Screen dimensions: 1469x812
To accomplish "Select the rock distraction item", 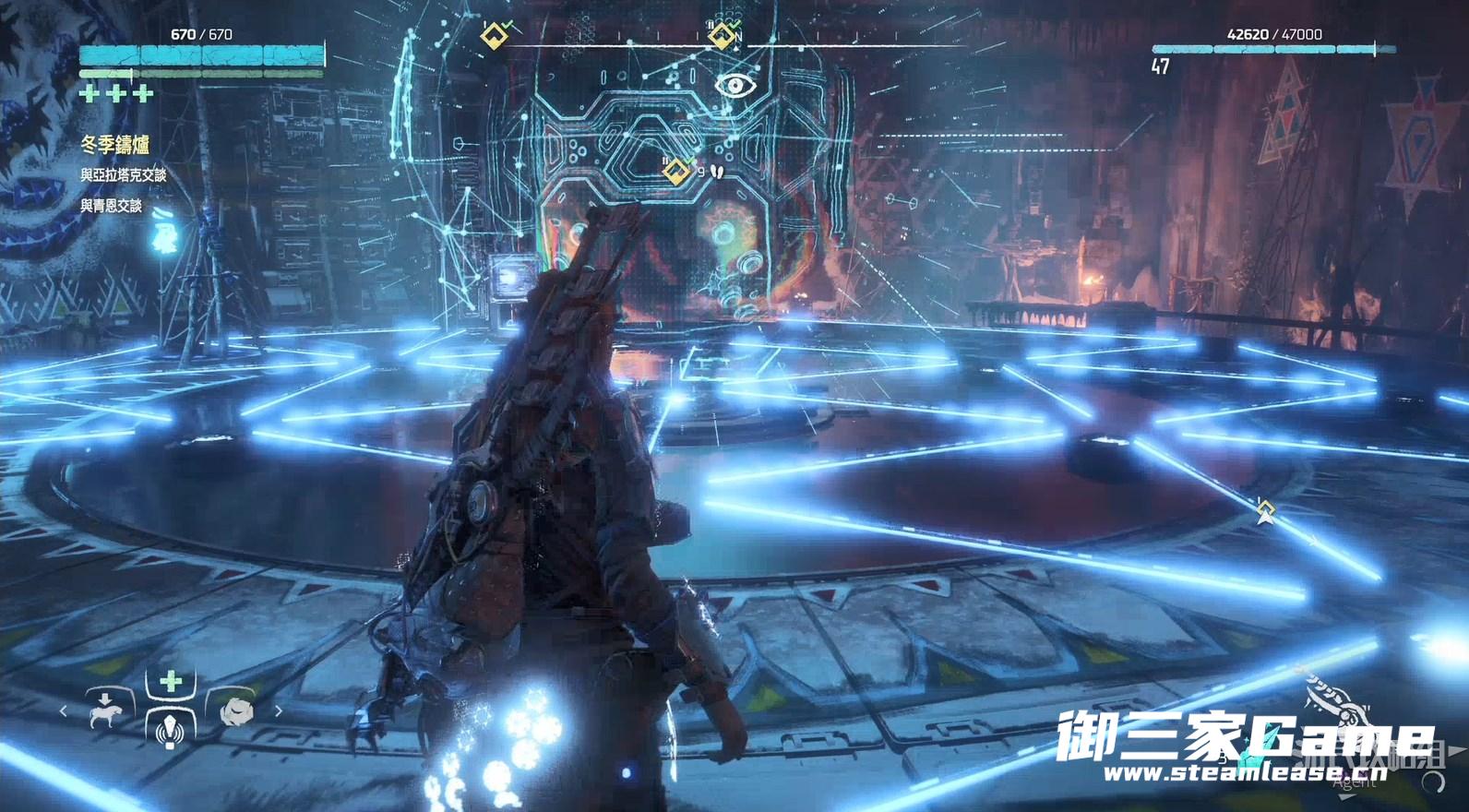I will click(x=237, y=711).
